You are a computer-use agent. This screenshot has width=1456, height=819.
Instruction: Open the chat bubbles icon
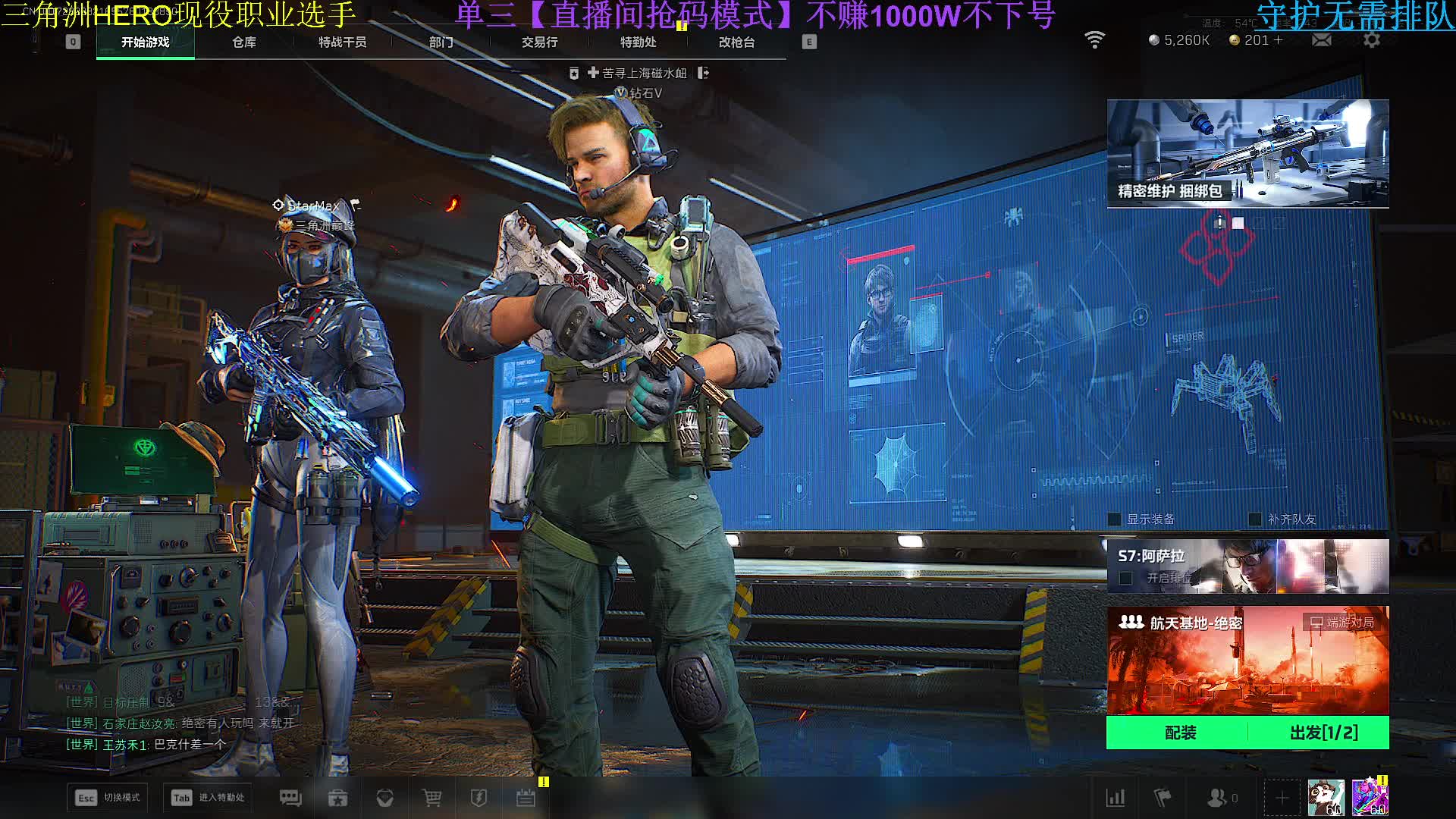(x=290, y=798)
